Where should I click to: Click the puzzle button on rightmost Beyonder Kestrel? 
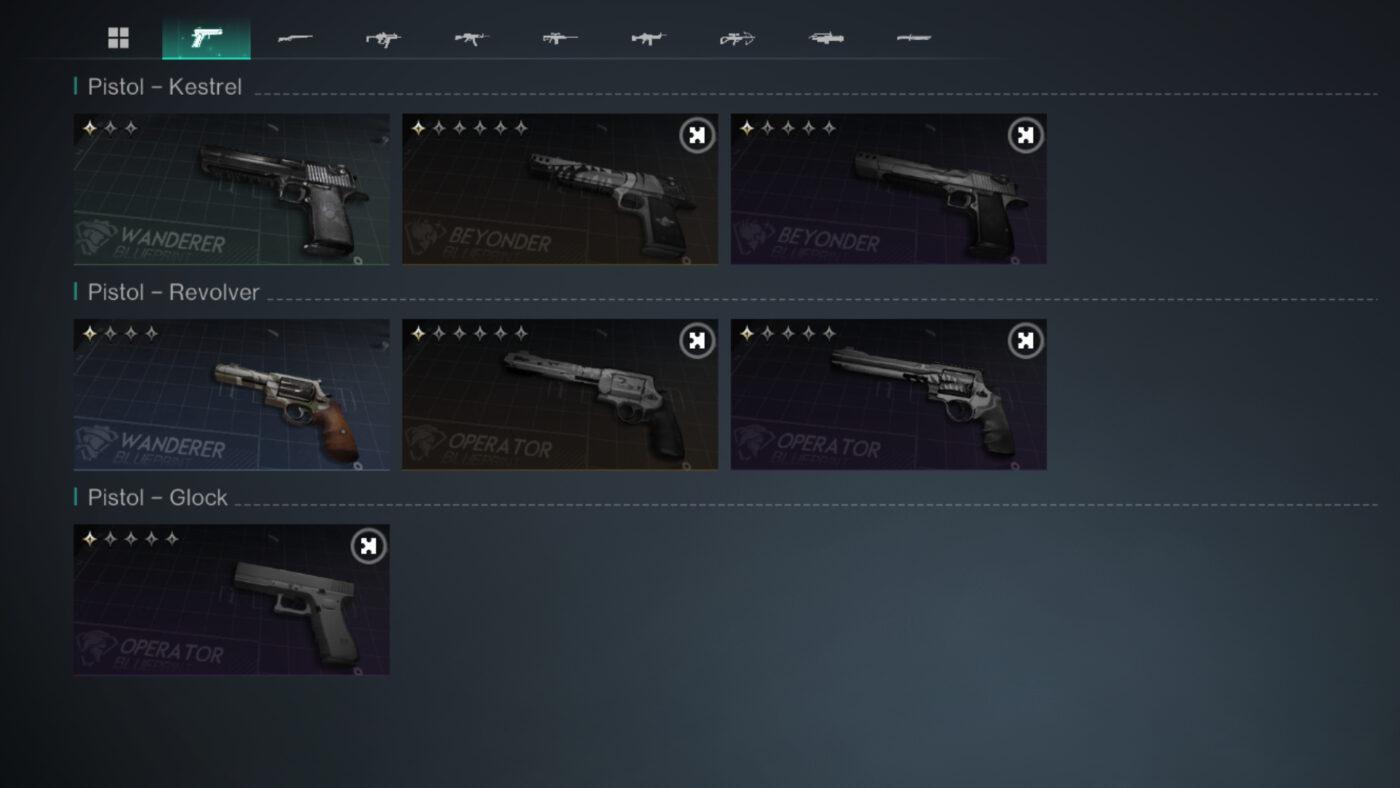click(x=1023, y=134)
